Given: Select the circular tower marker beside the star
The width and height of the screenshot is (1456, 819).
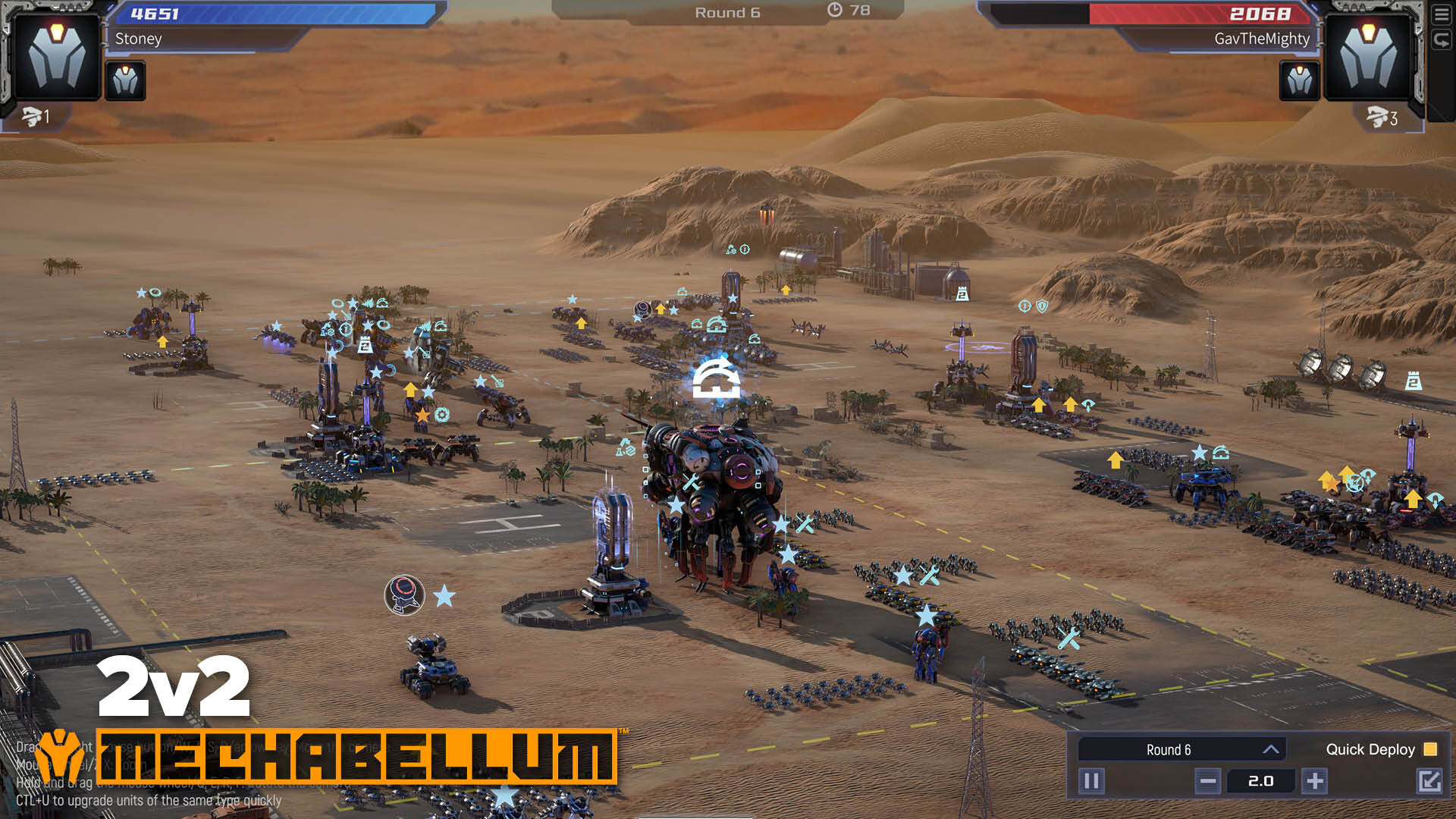Looking at the screenshot, I should coord(404,595).
